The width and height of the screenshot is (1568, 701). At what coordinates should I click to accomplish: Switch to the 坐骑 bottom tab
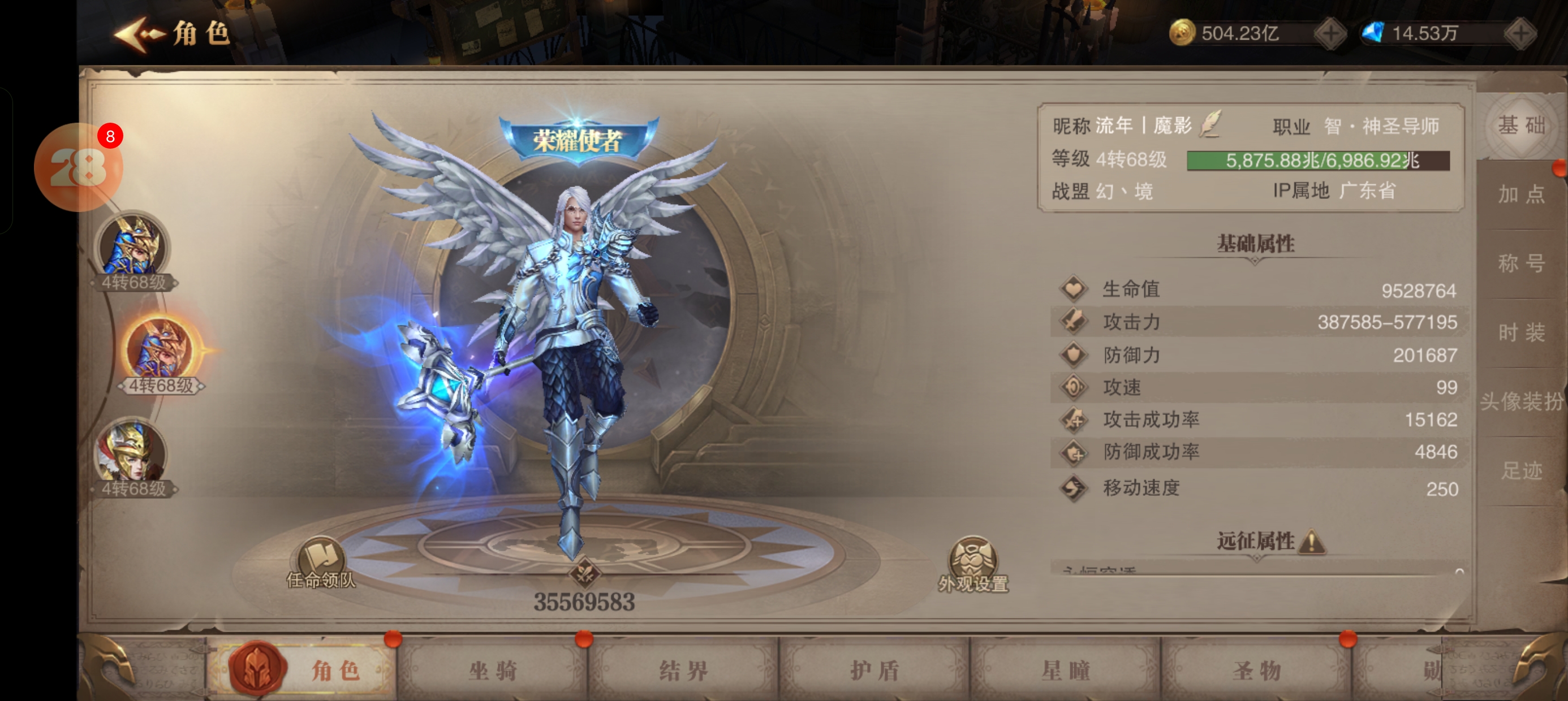493,670
